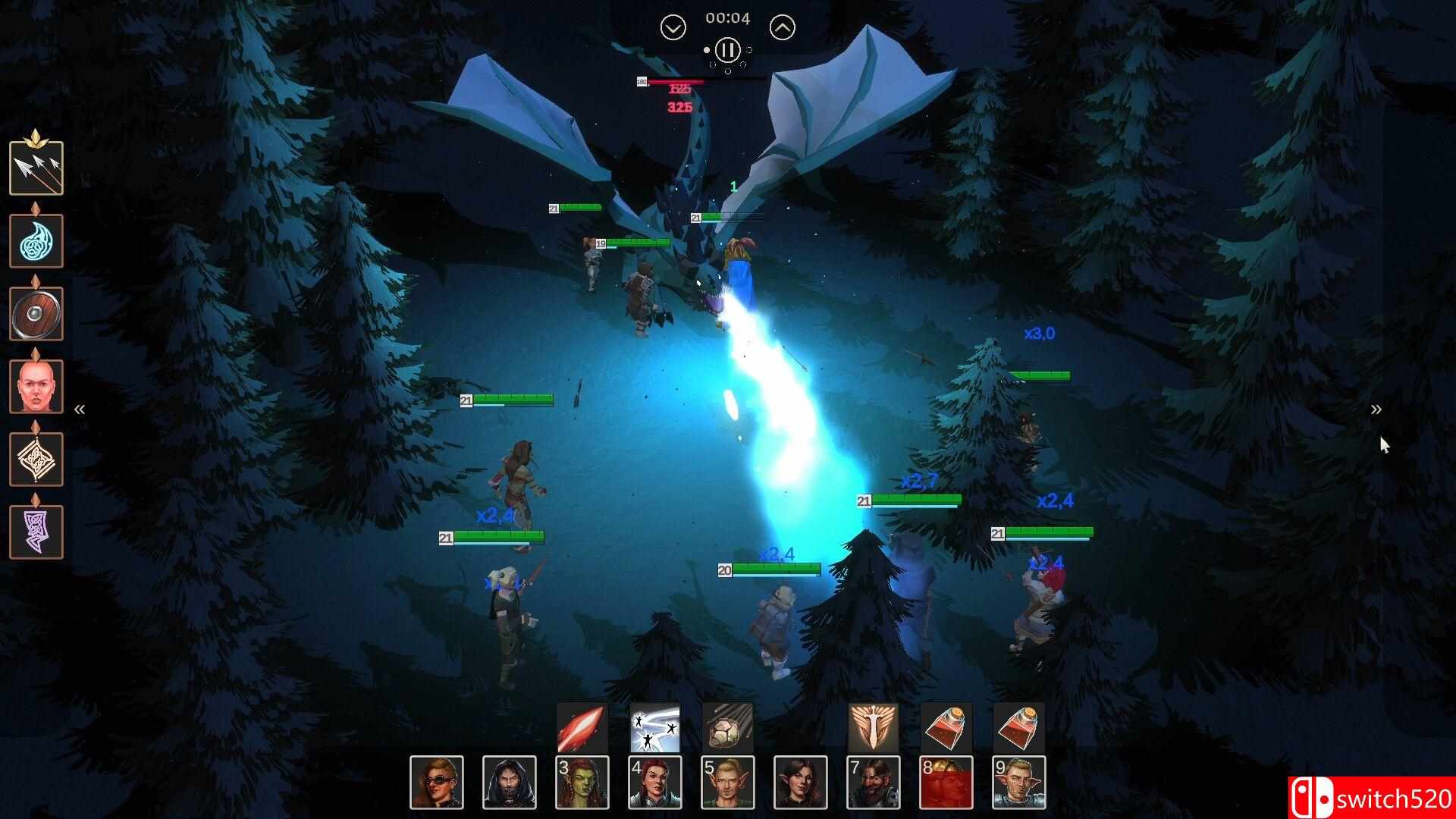Click the bald head portrait skill icon
Image resolution: width=1456 pixels, height=819 pixels.
[x=36, y=386]
